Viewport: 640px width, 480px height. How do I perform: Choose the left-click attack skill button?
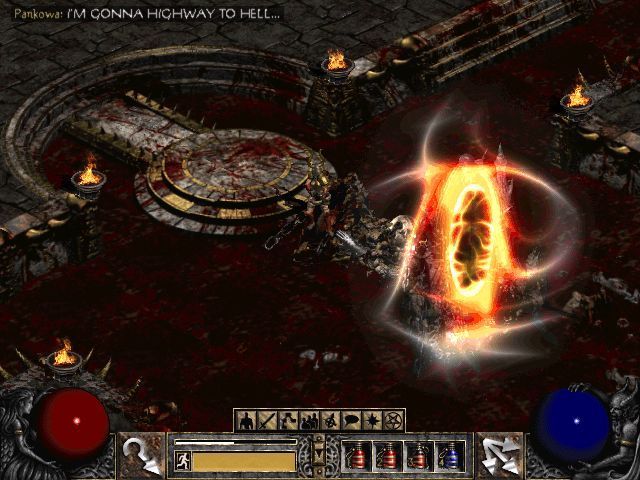139,455
